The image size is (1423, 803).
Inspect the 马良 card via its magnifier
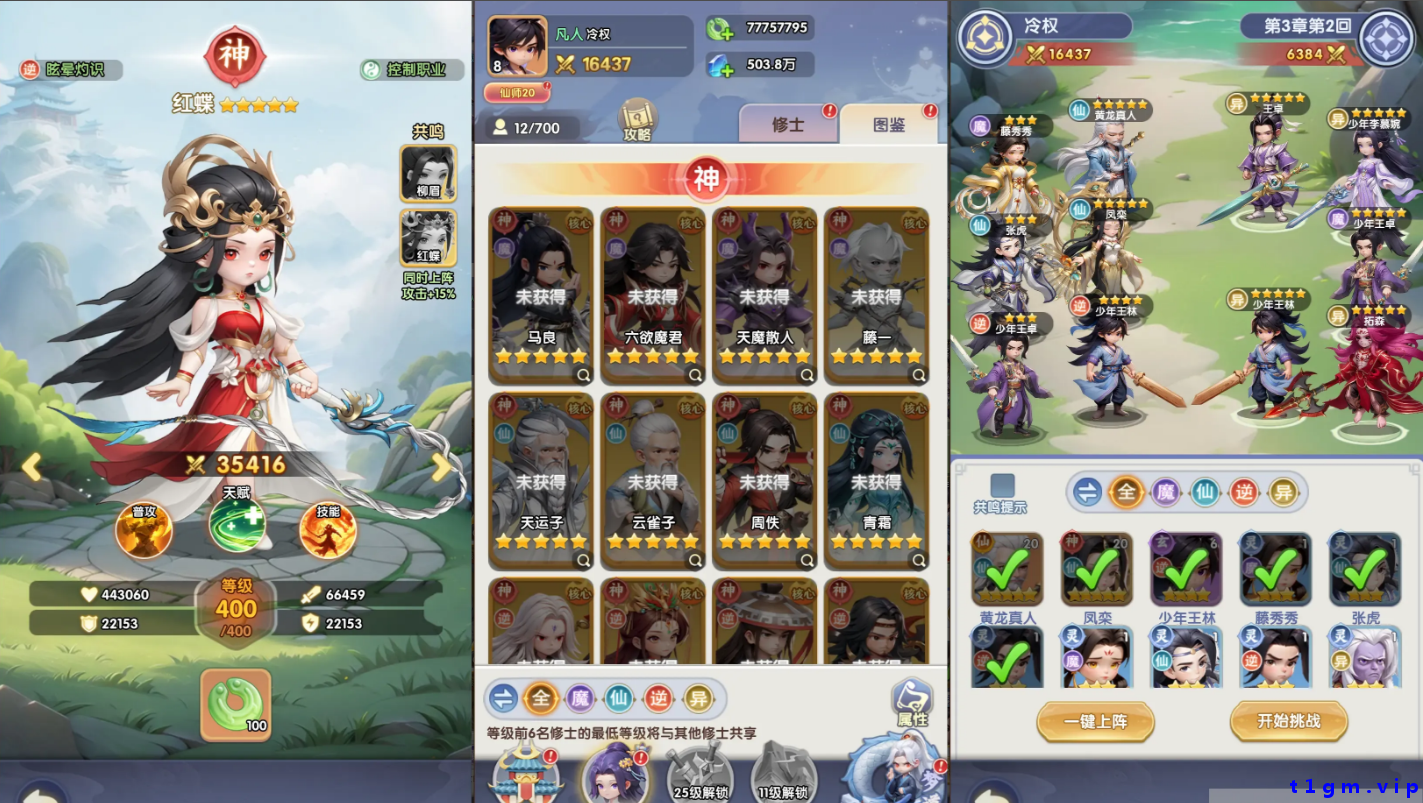click(x=582, y=375)
